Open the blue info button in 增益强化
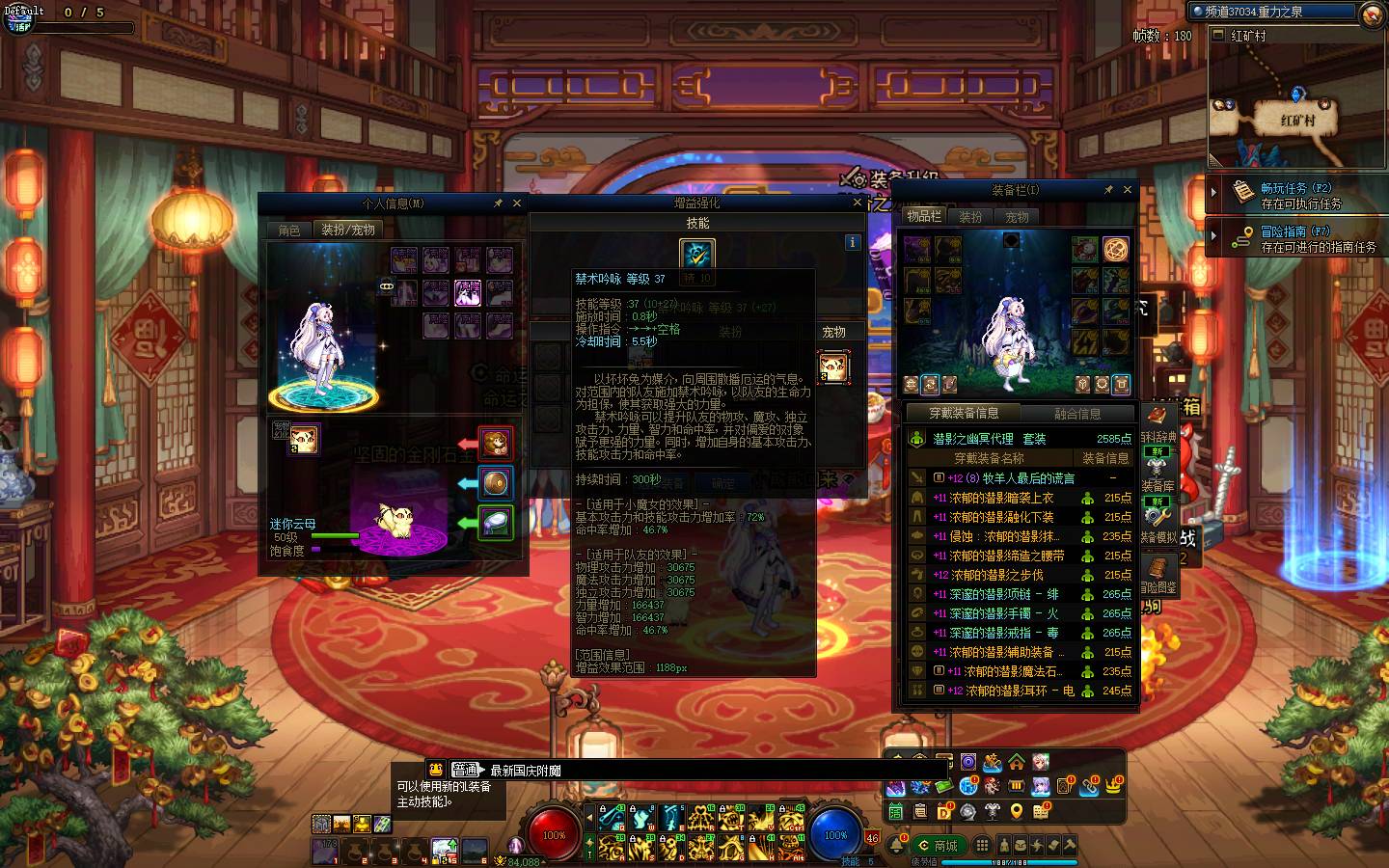Viewport: 1389px width, 868px height. click(852, 242)
